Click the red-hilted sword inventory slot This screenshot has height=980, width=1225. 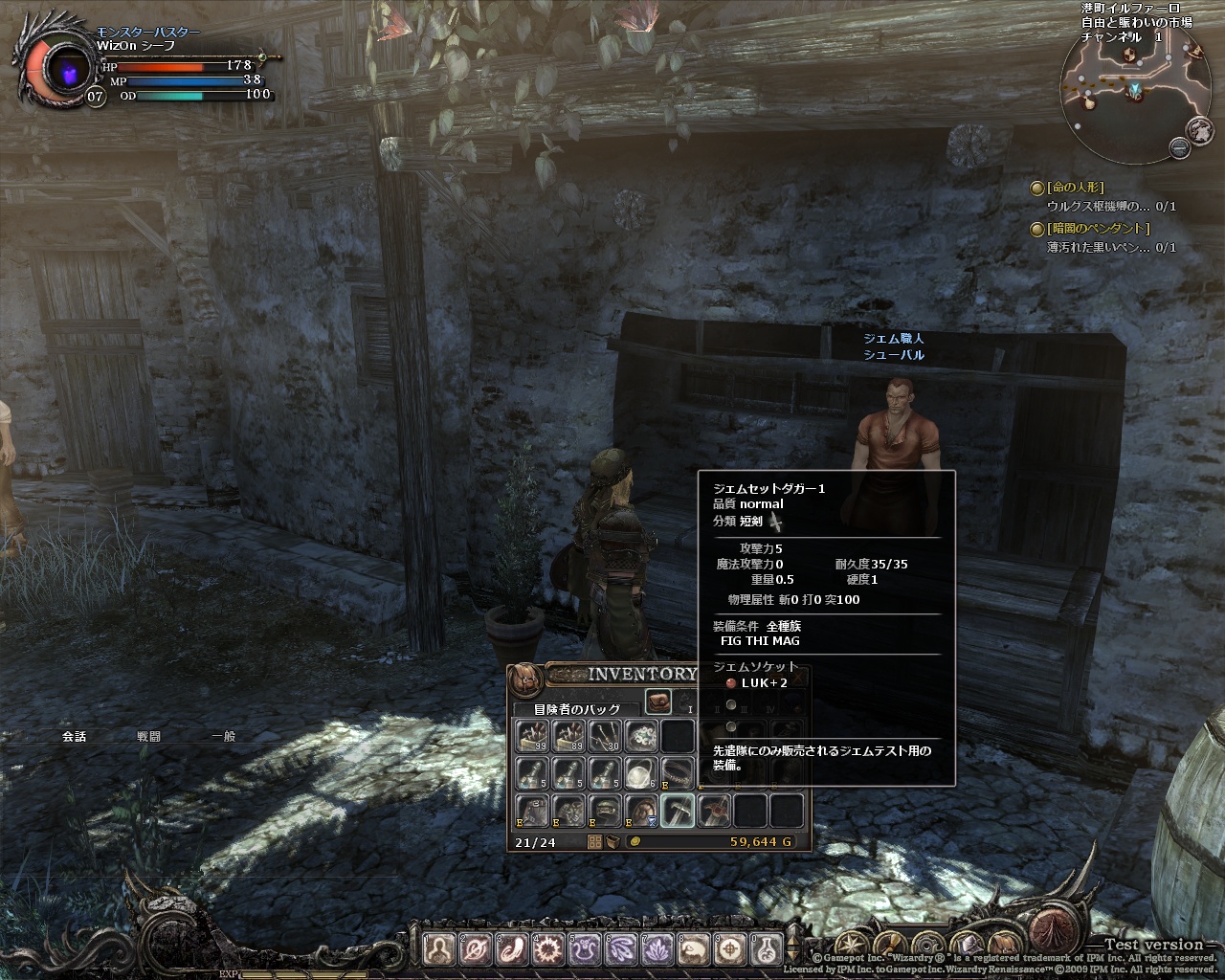[x=714, y=811]
